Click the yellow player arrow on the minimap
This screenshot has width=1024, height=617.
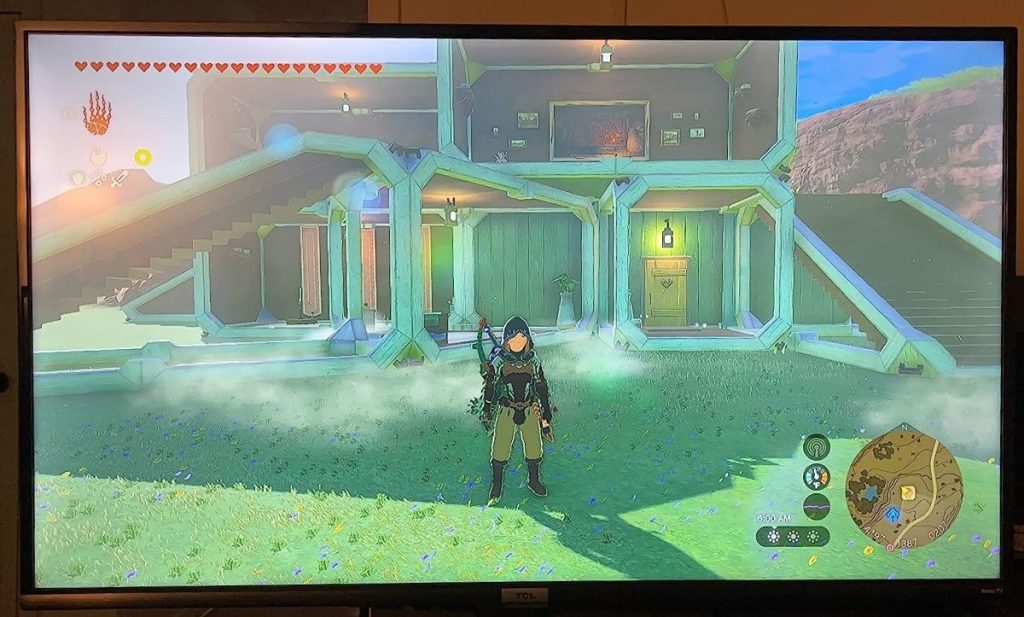point(908,492)
